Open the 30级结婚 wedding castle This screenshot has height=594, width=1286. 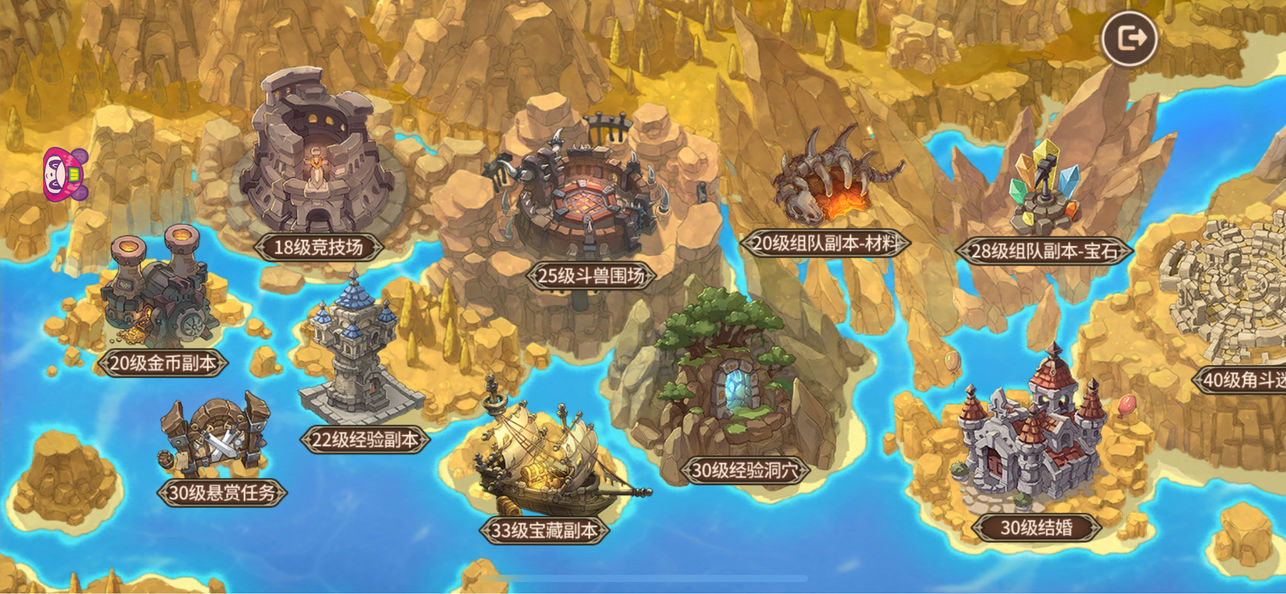1030,440
